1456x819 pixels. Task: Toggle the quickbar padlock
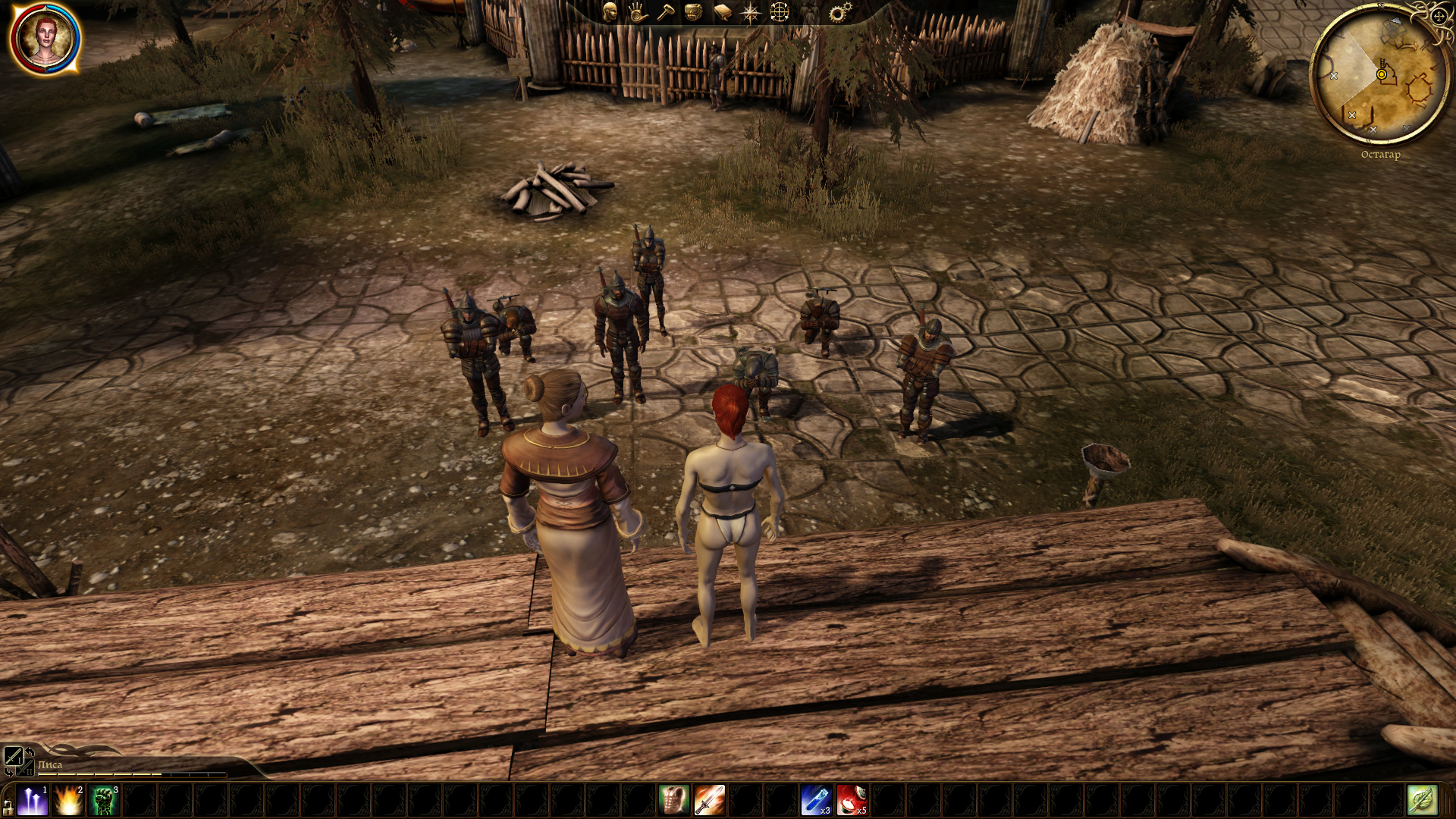coord(8,807)
